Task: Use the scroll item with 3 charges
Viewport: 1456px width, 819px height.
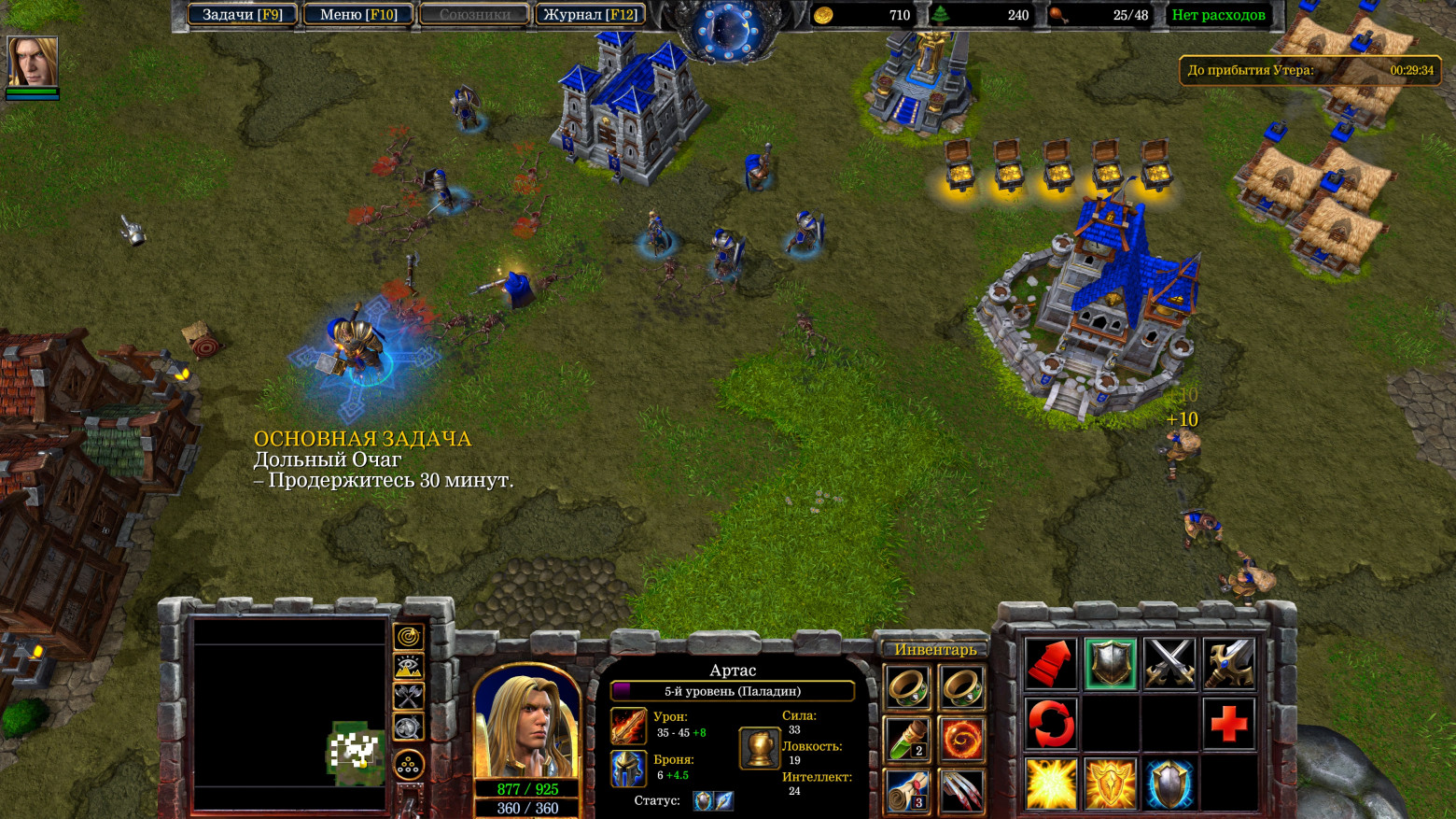Action: [x=907, y=791]
